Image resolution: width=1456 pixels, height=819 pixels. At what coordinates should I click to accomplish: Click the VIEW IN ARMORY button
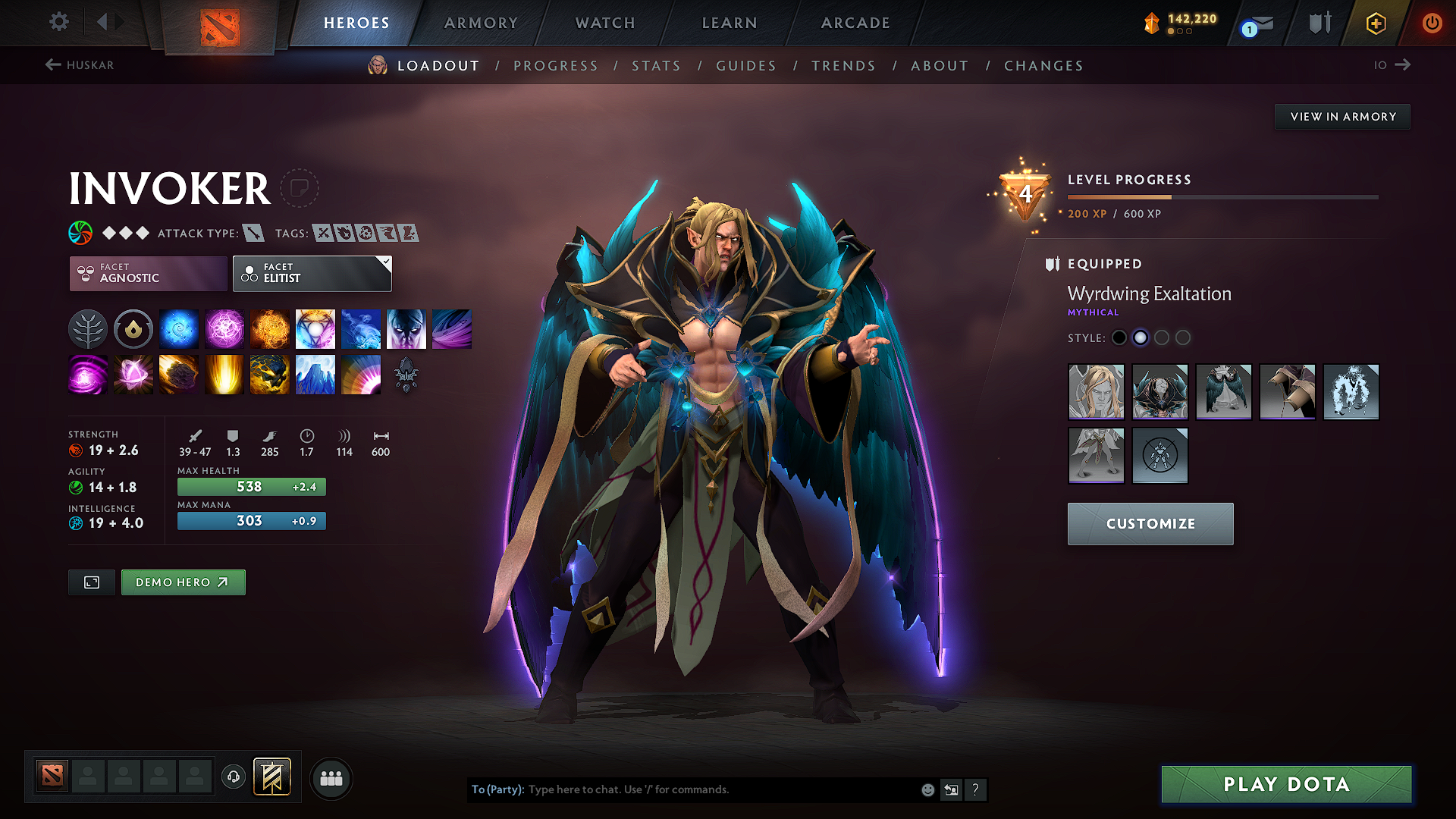click(1341, 116)
